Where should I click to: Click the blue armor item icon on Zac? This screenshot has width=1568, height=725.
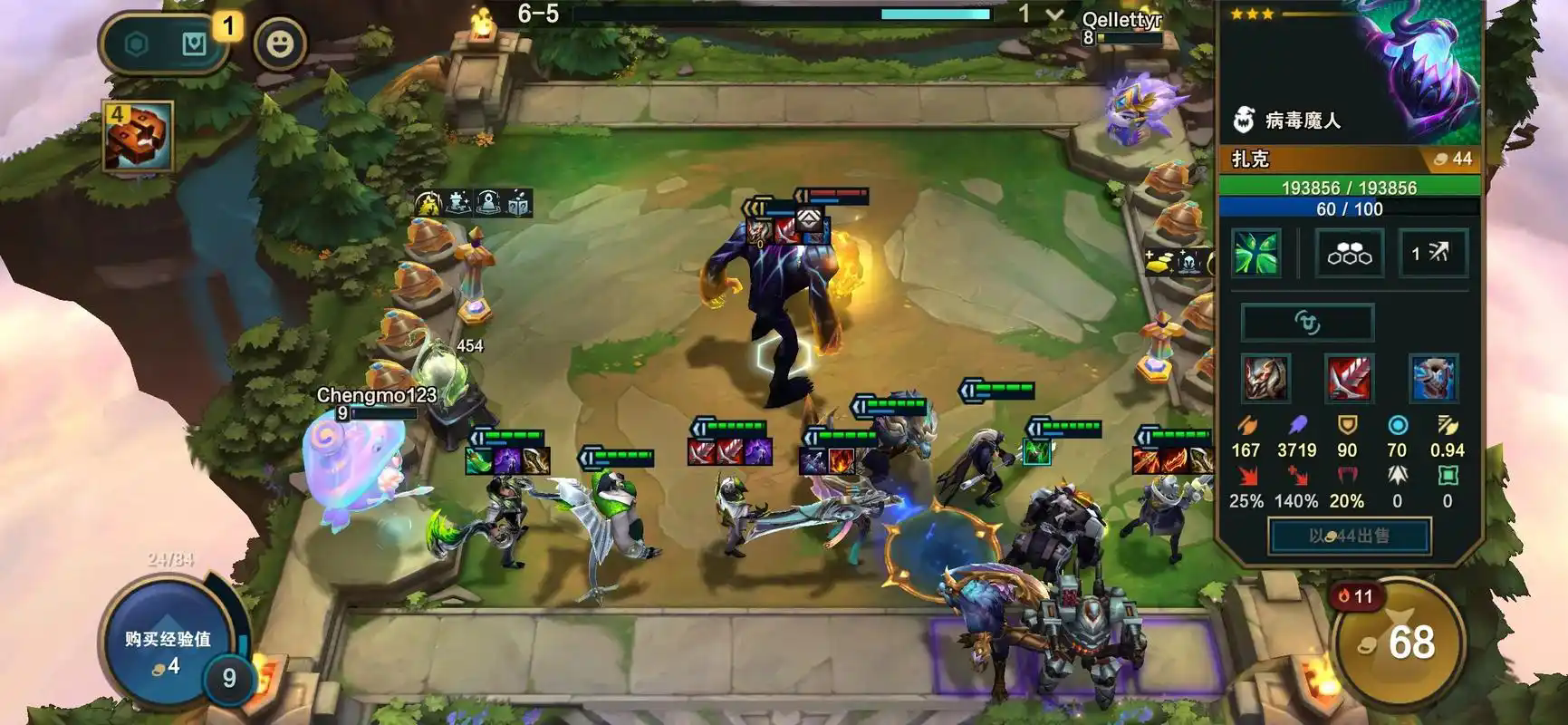[1436, 379]
